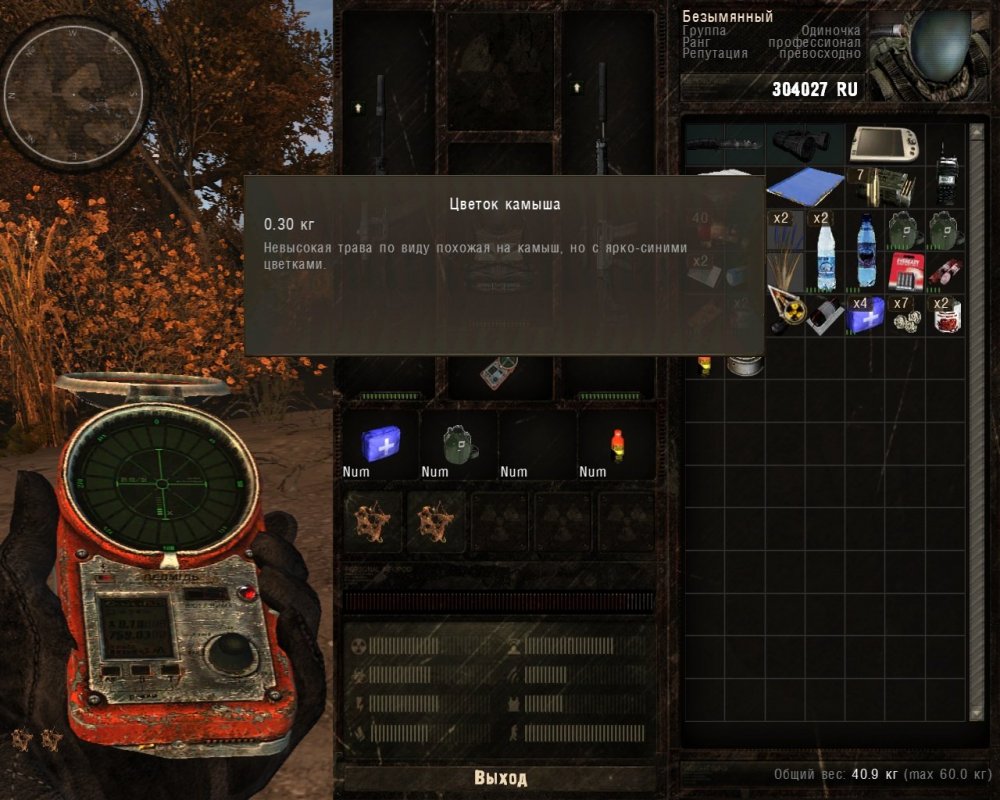Choose the x2 water bottle stack
Image resolution: width=1000 pixels, height=800 pixels.
pyautogui.click(x=825, y=250)
